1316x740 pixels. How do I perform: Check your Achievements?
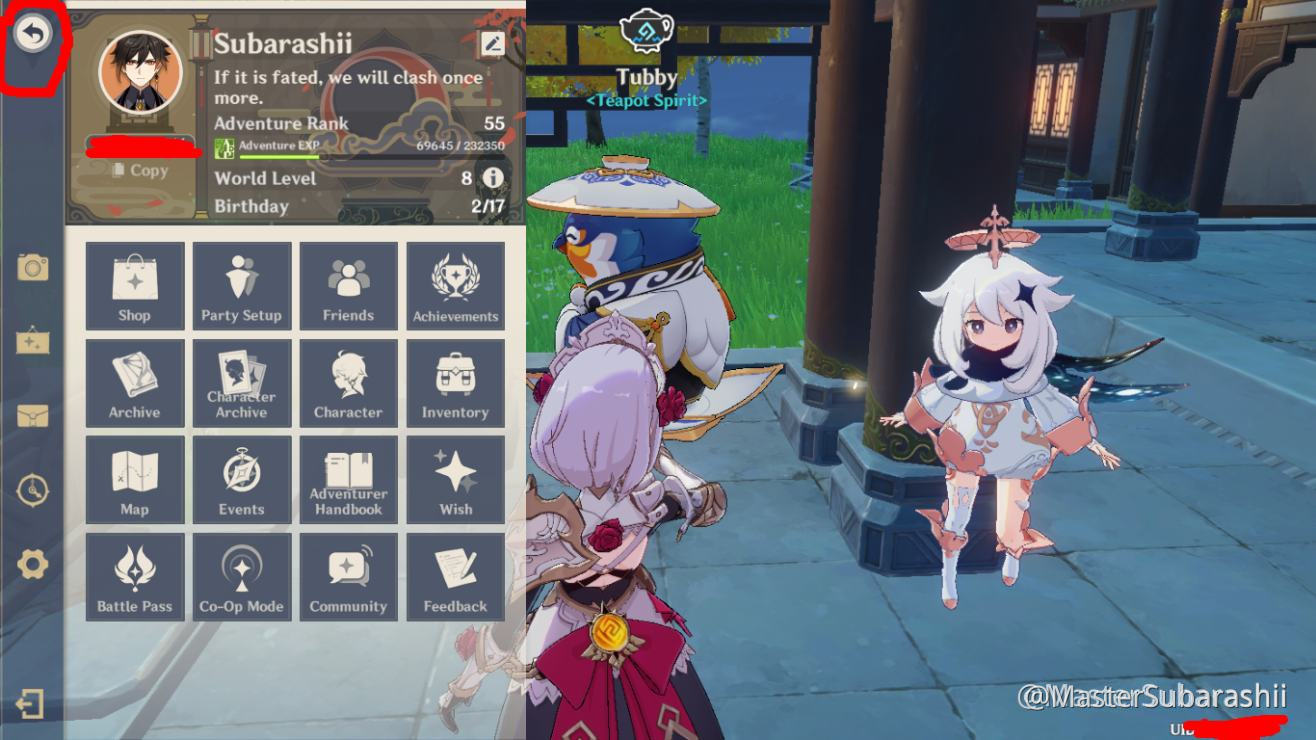(x=455, y=285)
